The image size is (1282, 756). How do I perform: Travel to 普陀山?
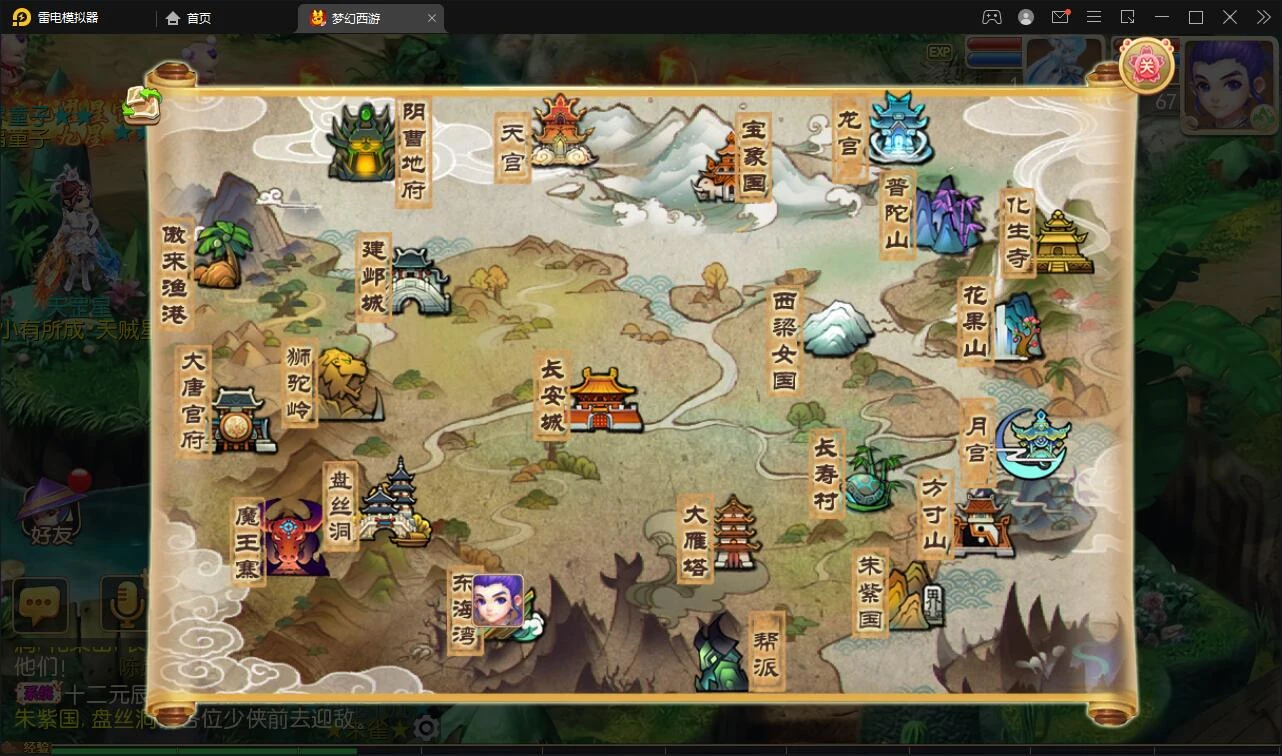tap(944, 215)
